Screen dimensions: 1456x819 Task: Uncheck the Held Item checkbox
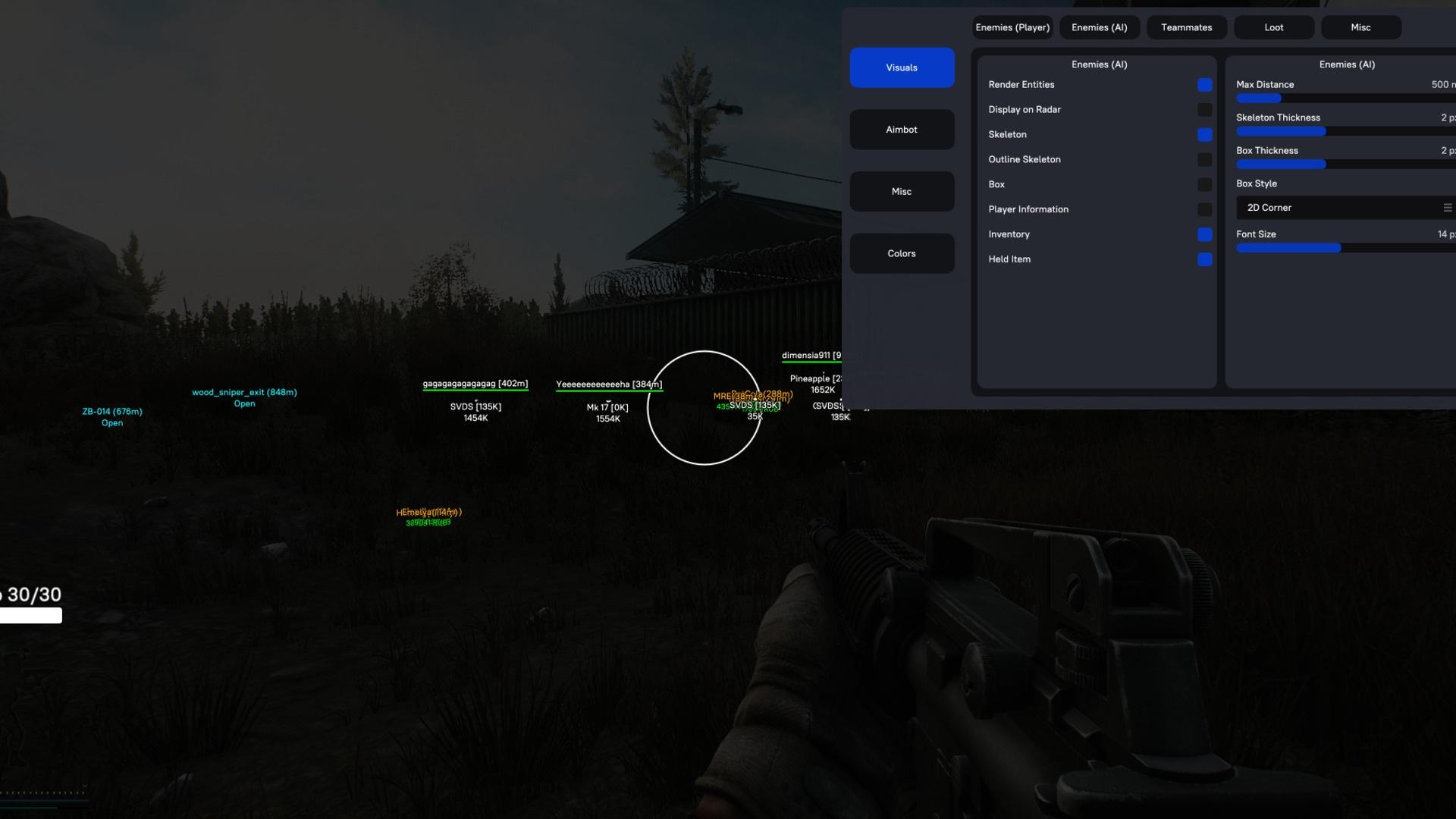pyautogui.click(x=1204, y=259)
